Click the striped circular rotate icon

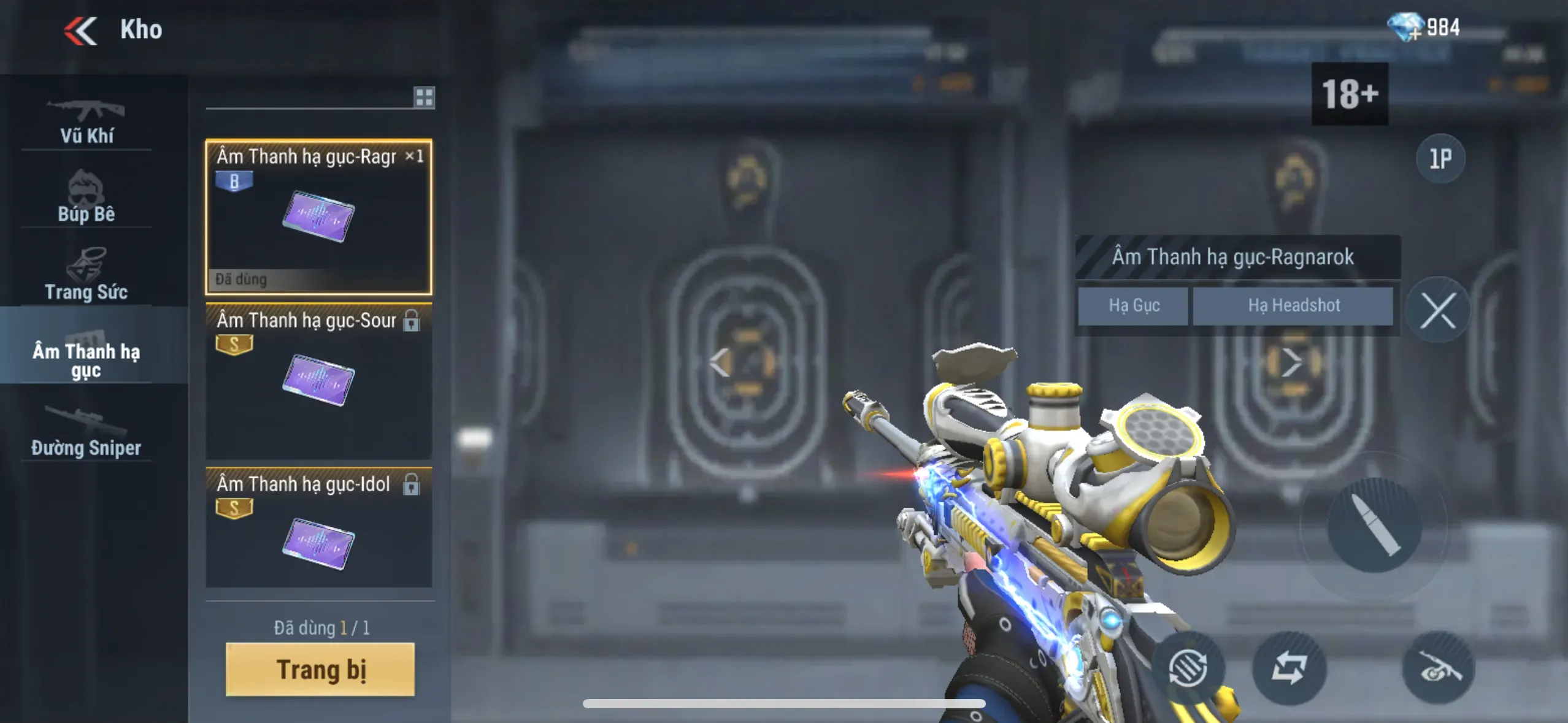[1188, 667]
